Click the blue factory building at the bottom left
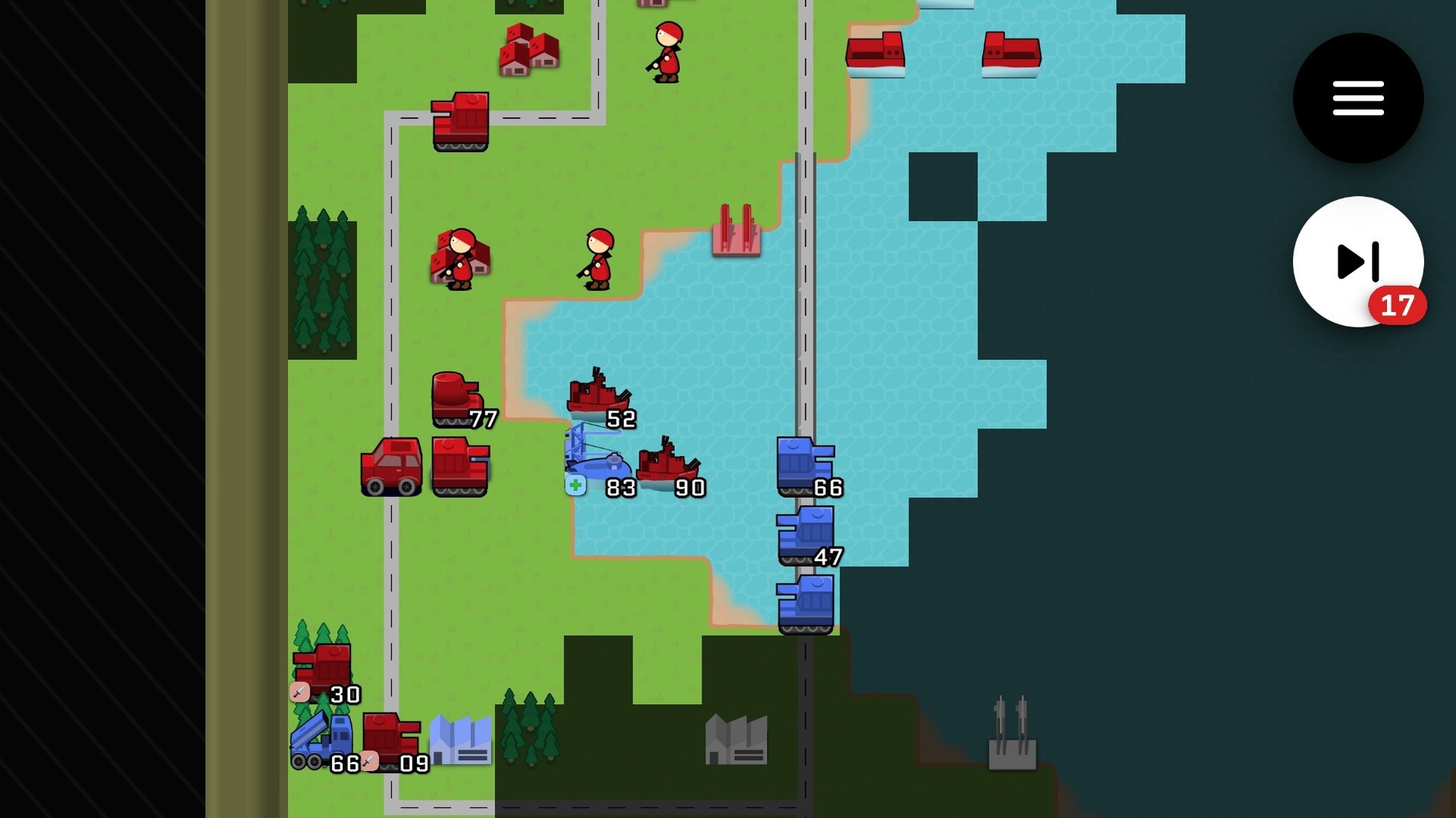Image resolution: width=1456 pixels, height=818 pixels. click(461, 739)
